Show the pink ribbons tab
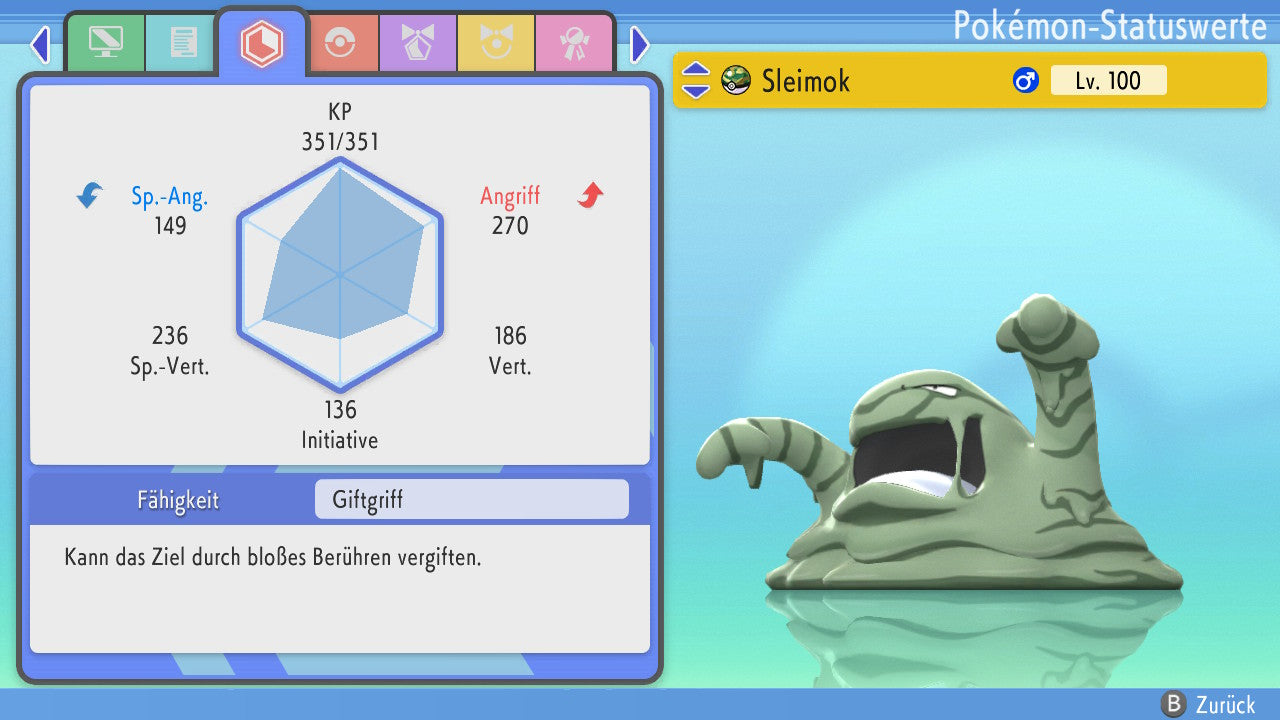1280x720 pixels. pos(574,43)
